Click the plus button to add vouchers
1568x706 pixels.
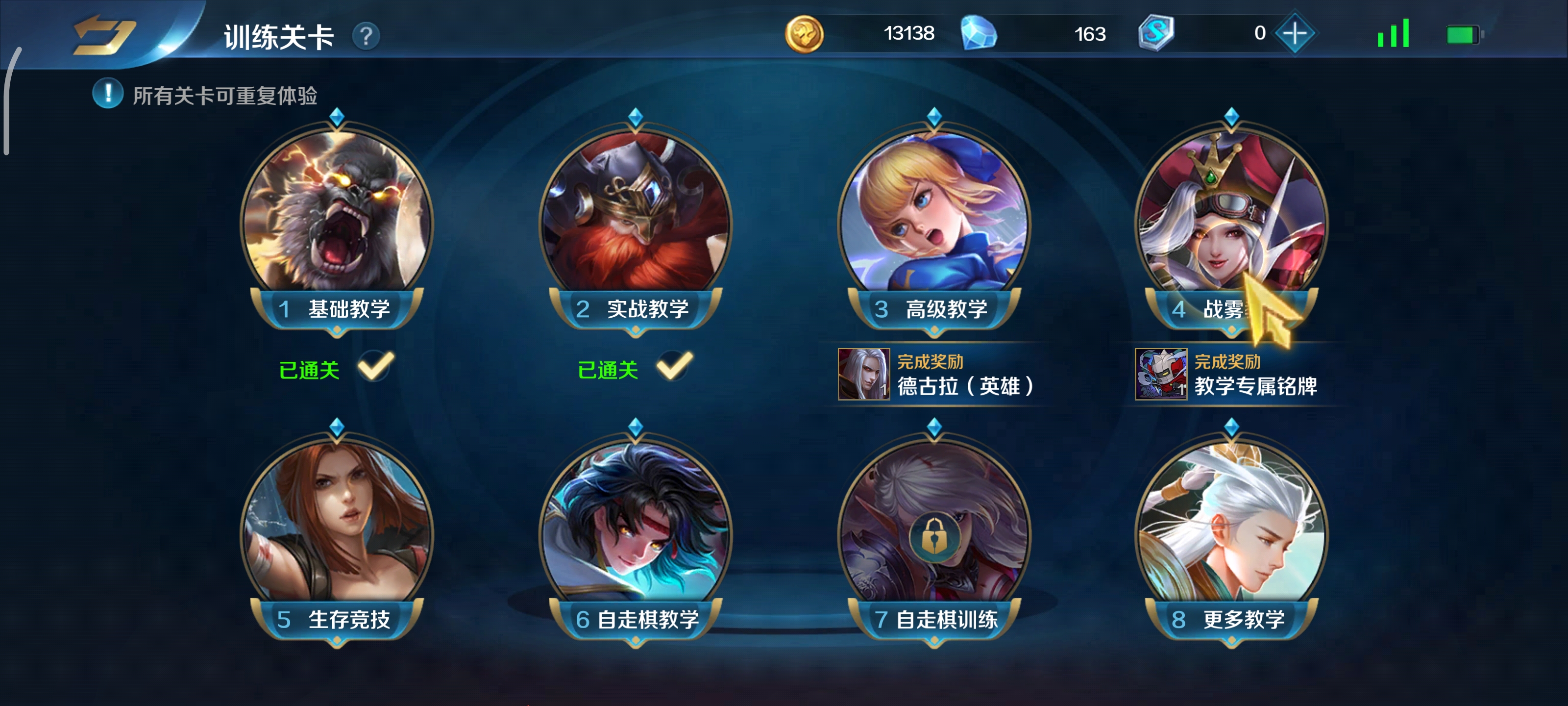coord(1294,33)
